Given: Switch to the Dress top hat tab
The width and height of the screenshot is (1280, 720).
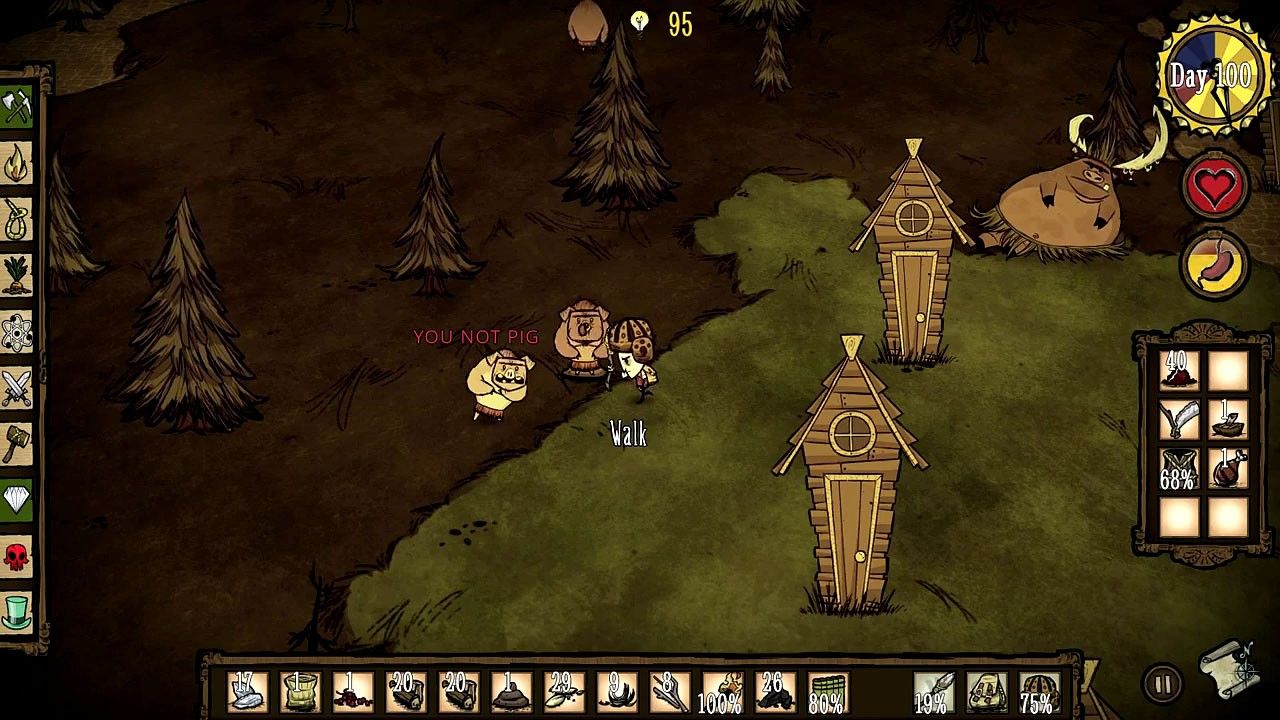Looking at the screenshot, I should [x=17, y=611].
